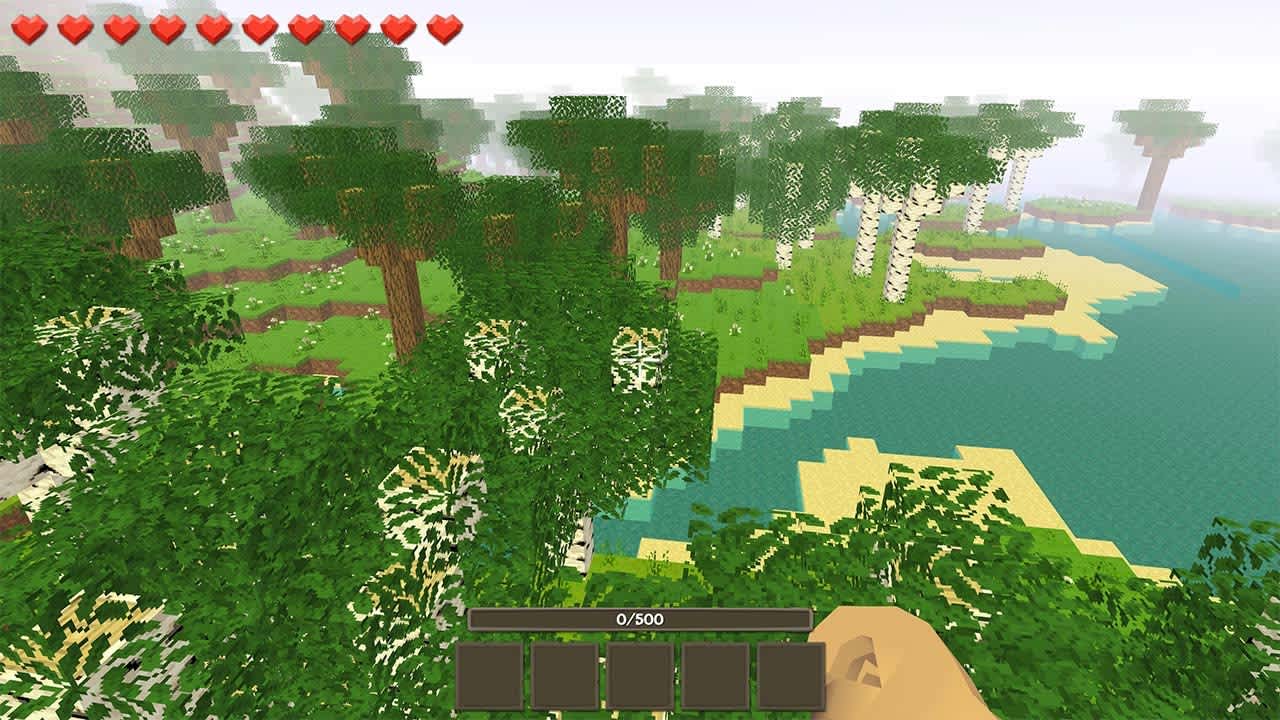
Task: Select the fourth hotbar slot
Action: (x=714, y=676)
